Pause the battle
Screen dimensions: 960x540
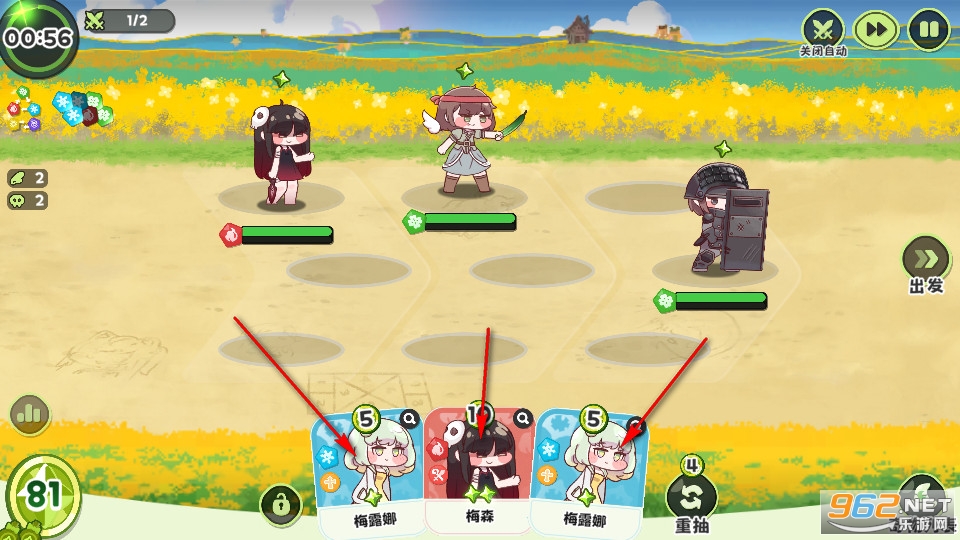pos(929,30)
